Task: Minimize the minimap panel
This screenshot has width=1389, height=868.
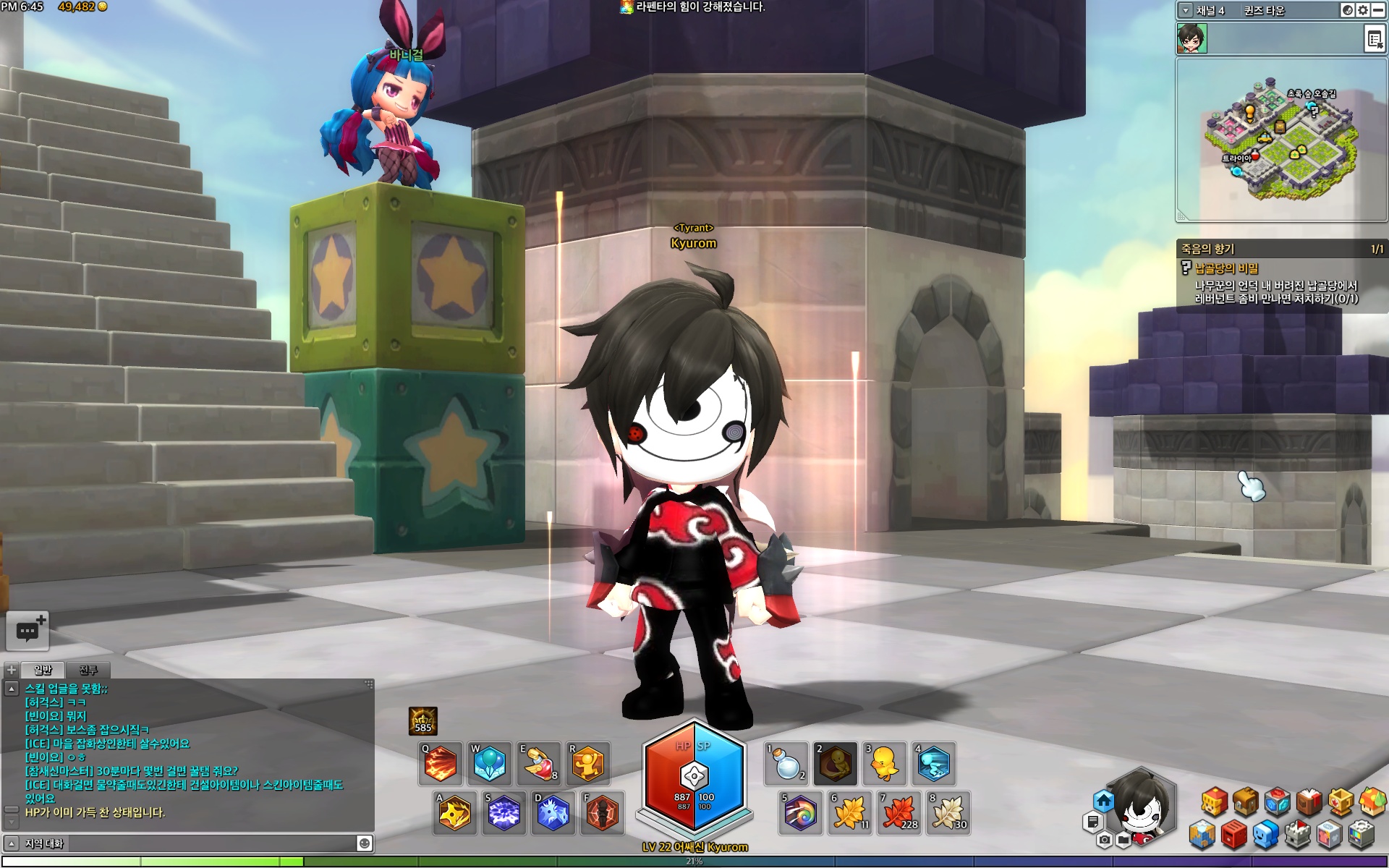Action: click(x=1378, y=10)
